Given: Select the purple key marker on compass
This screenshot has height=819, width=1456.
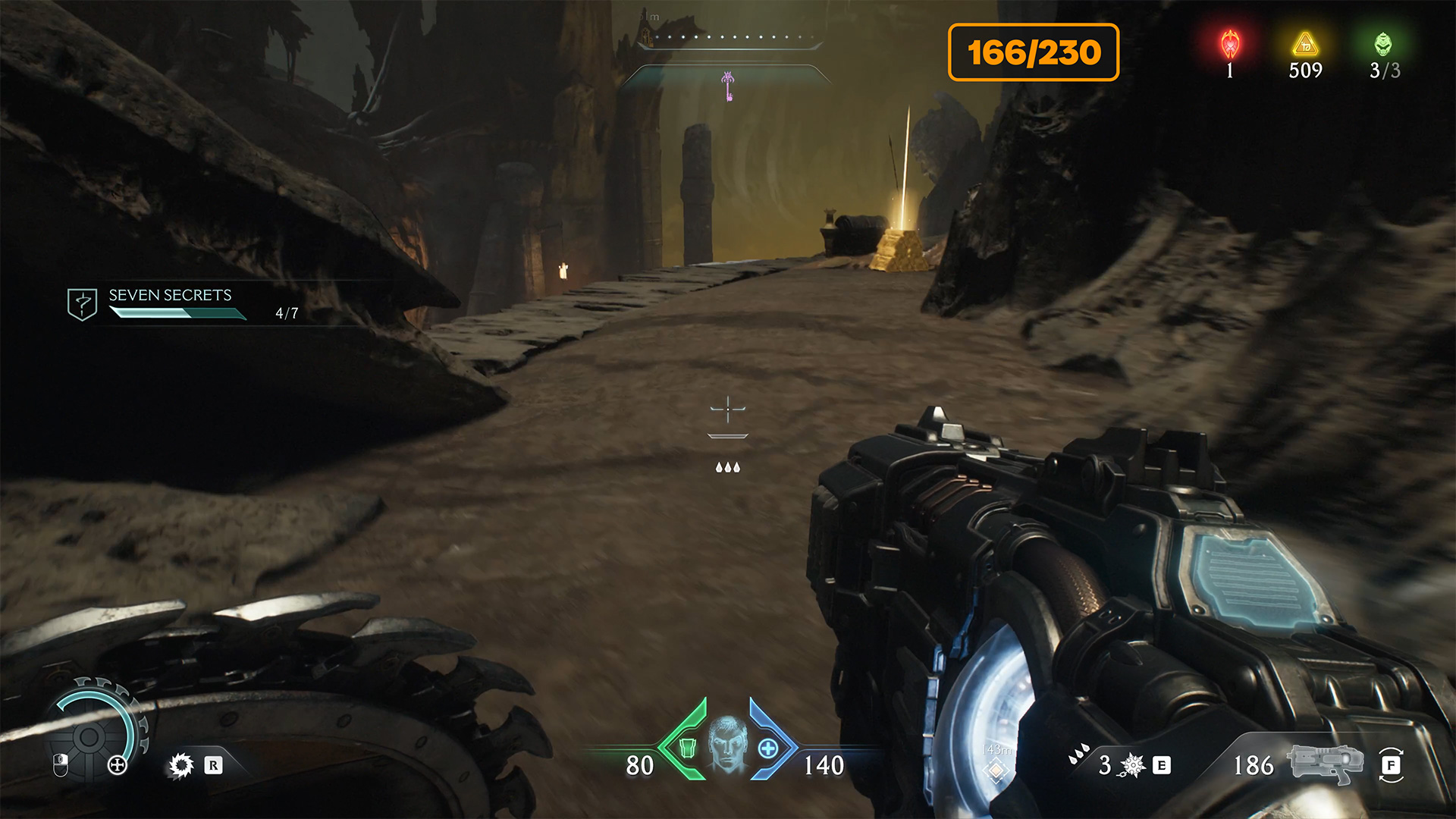Looking at the screenshot, I should 728,86.
